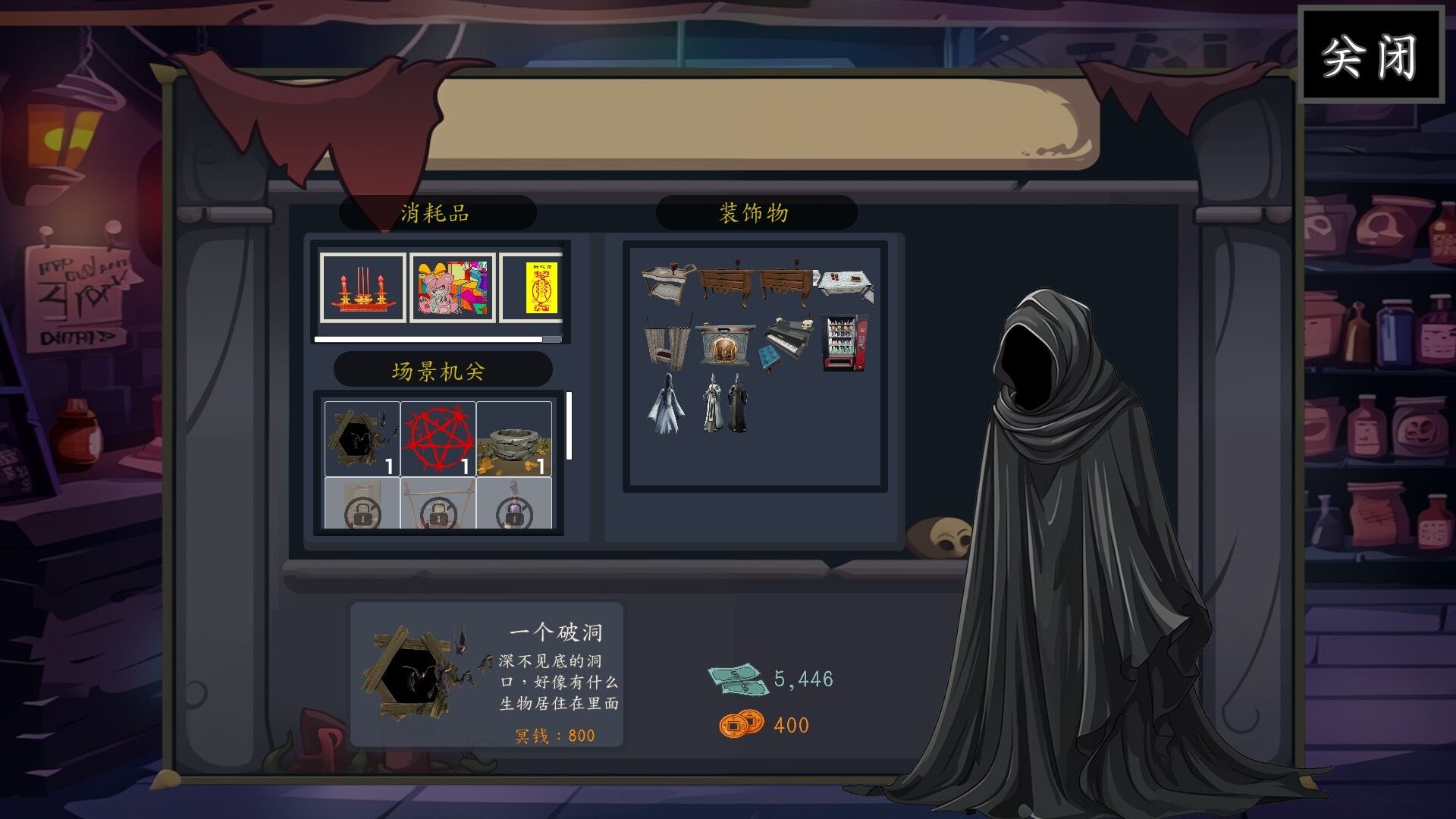Select the candle altar consumable item
This screenshot has height=819, width=1456.
(361, 288)
